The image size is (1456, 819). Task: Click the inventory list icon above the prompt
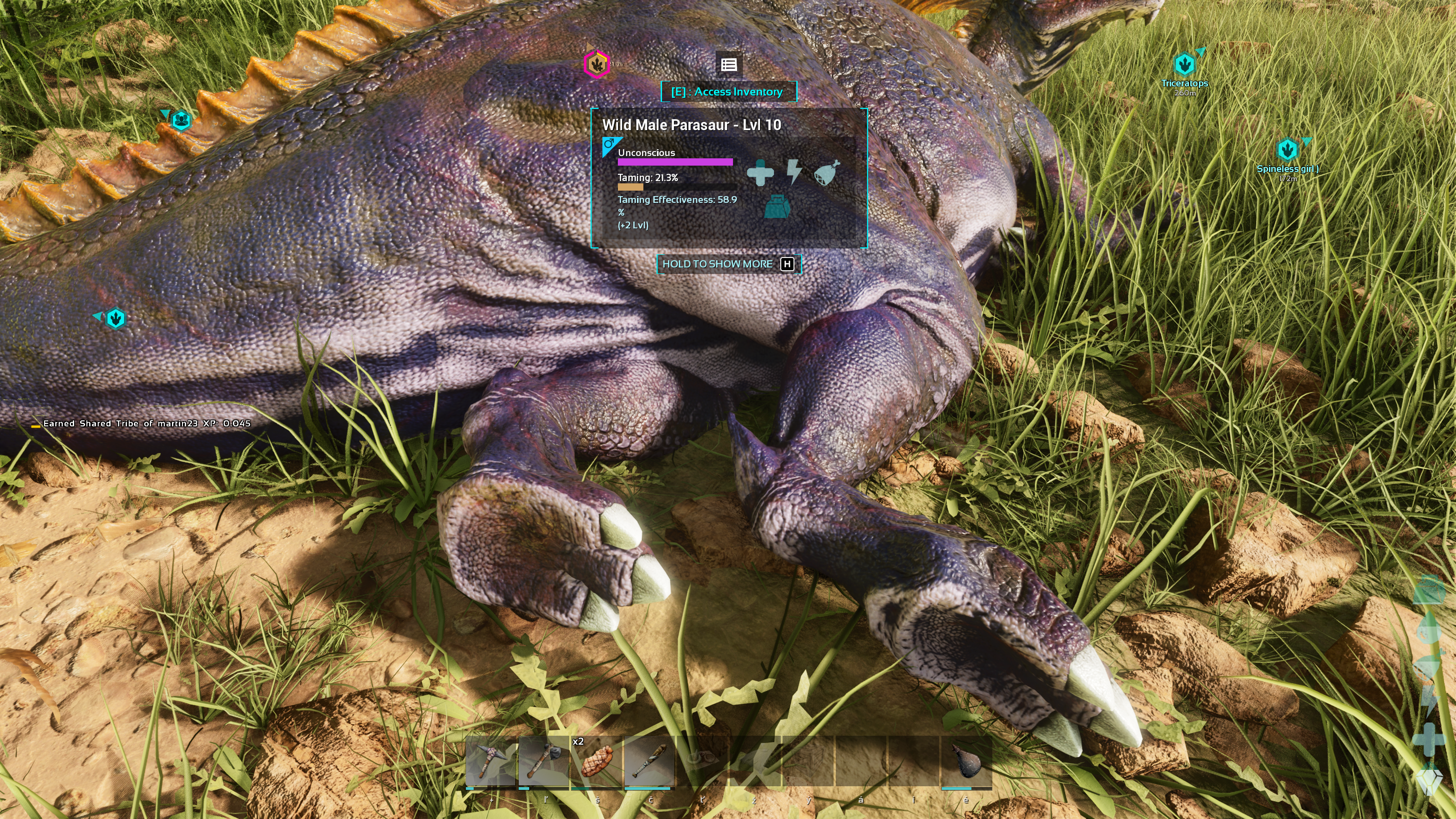(x=728, y=65)
